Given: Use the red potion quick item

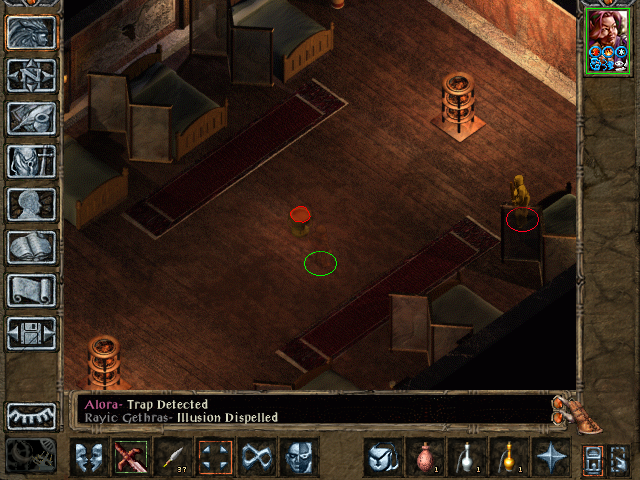Looking at the screenshot, I should pos(425,458).
